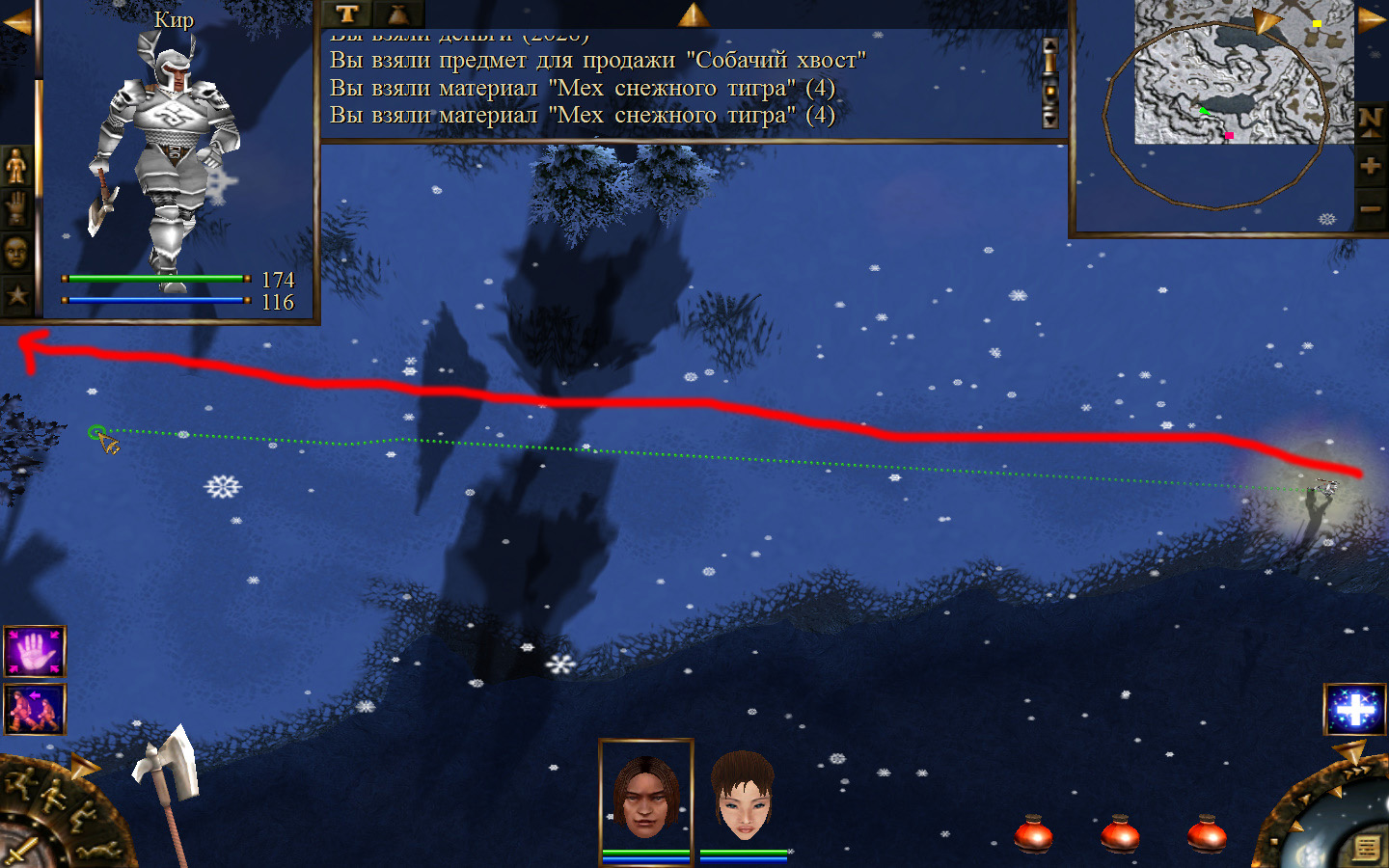This screenshot has height=868, width=1389.
Task: Activate the purple hand spell icon
Action: [35, 652]
